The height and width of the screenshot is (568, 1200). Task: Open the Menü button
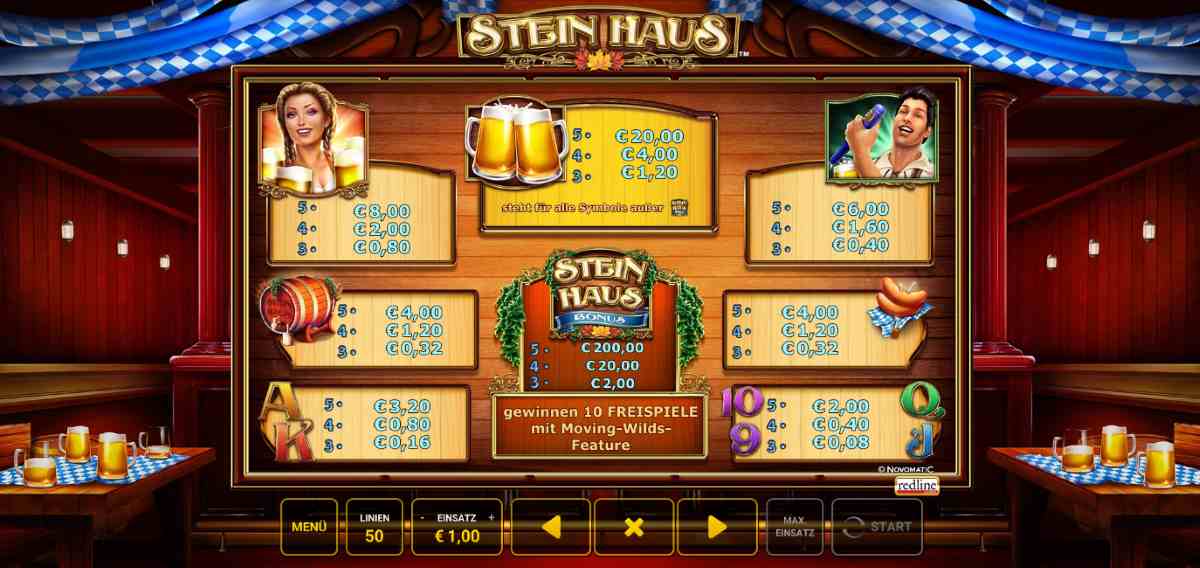coord(308,526)
